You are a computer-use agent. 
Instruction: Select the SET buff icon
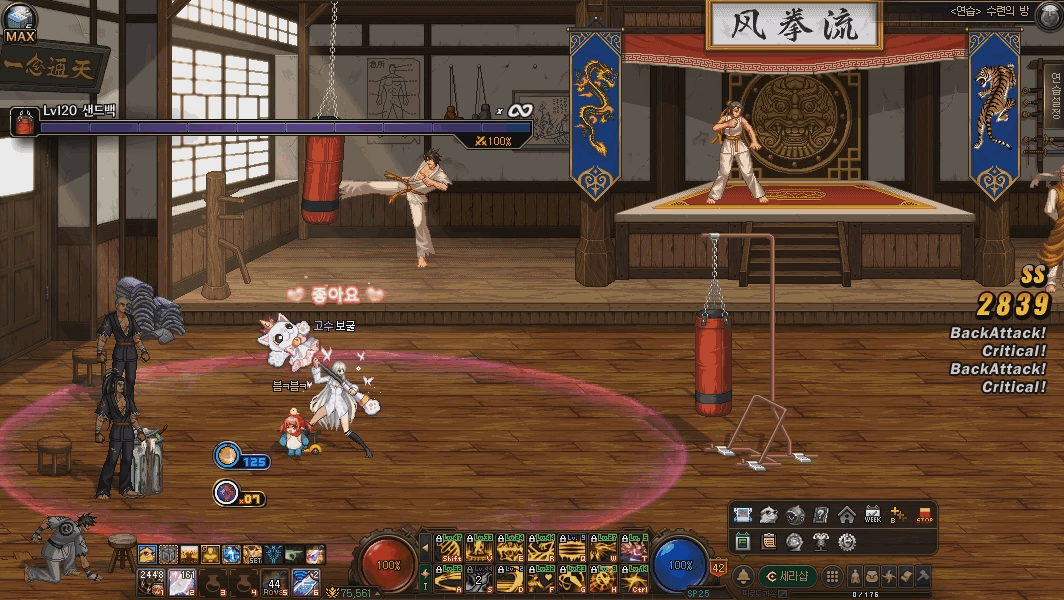click(x=252, y=554)
